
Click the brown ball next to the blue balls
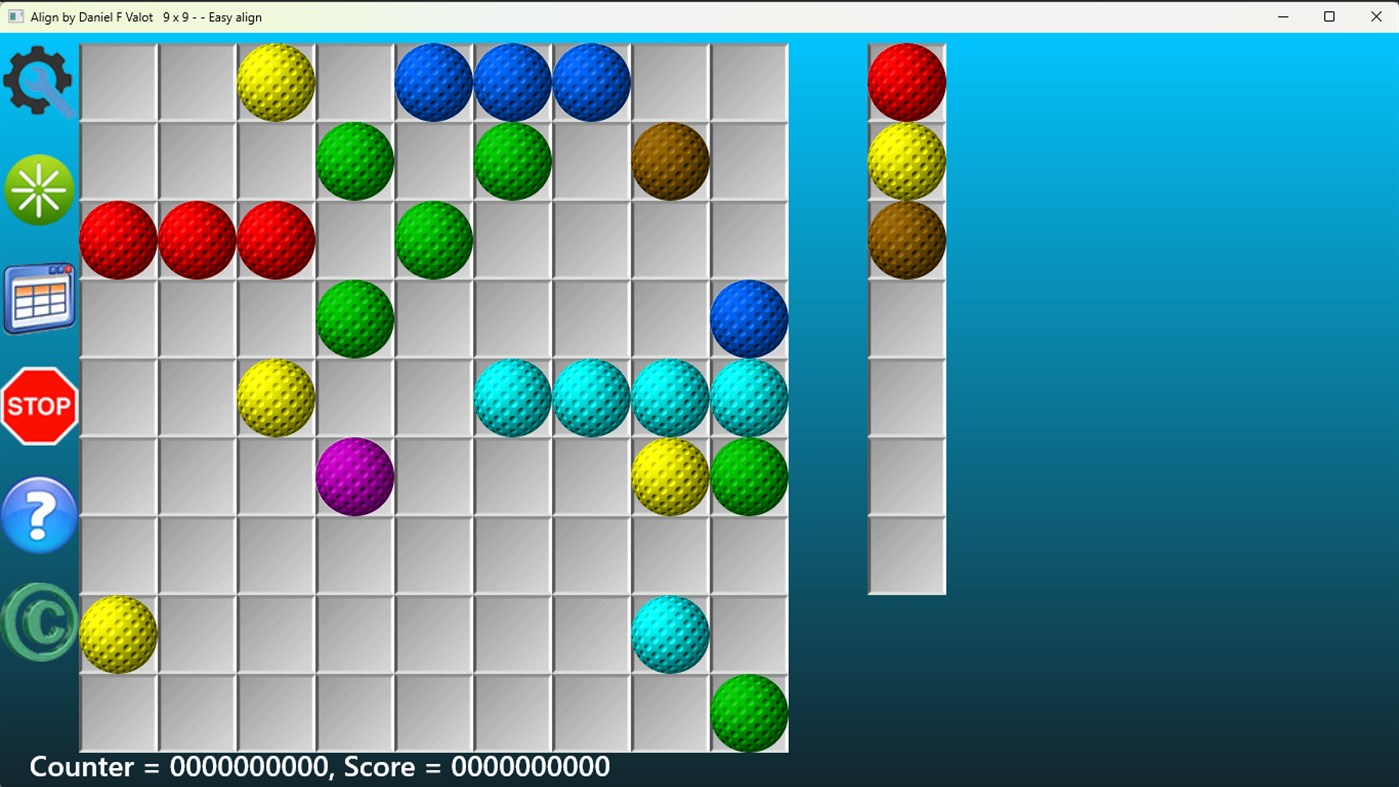tap(670, 162)
